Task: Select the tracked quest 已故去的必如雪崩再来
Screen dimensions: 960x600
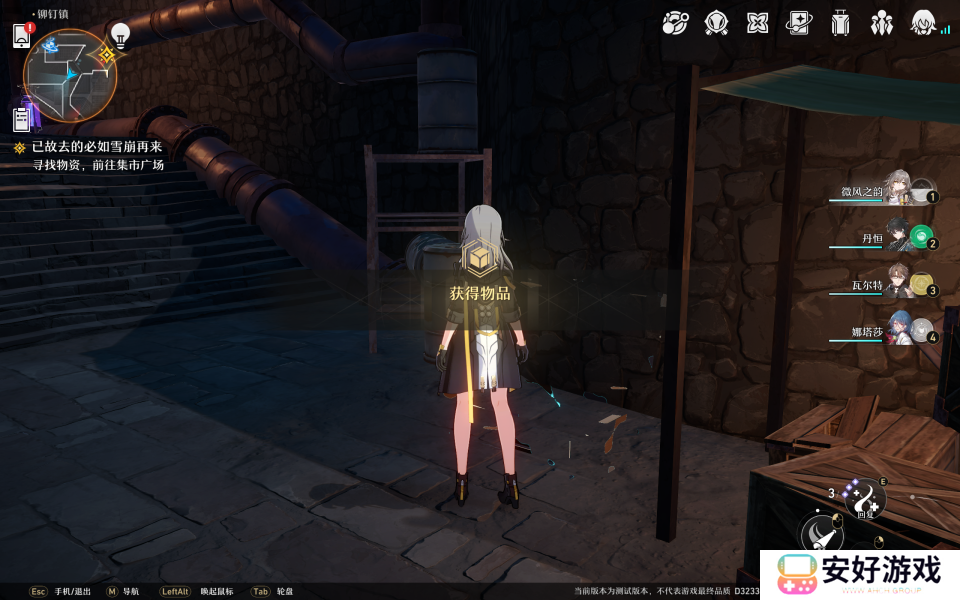Action: click(x=96, y=147)
